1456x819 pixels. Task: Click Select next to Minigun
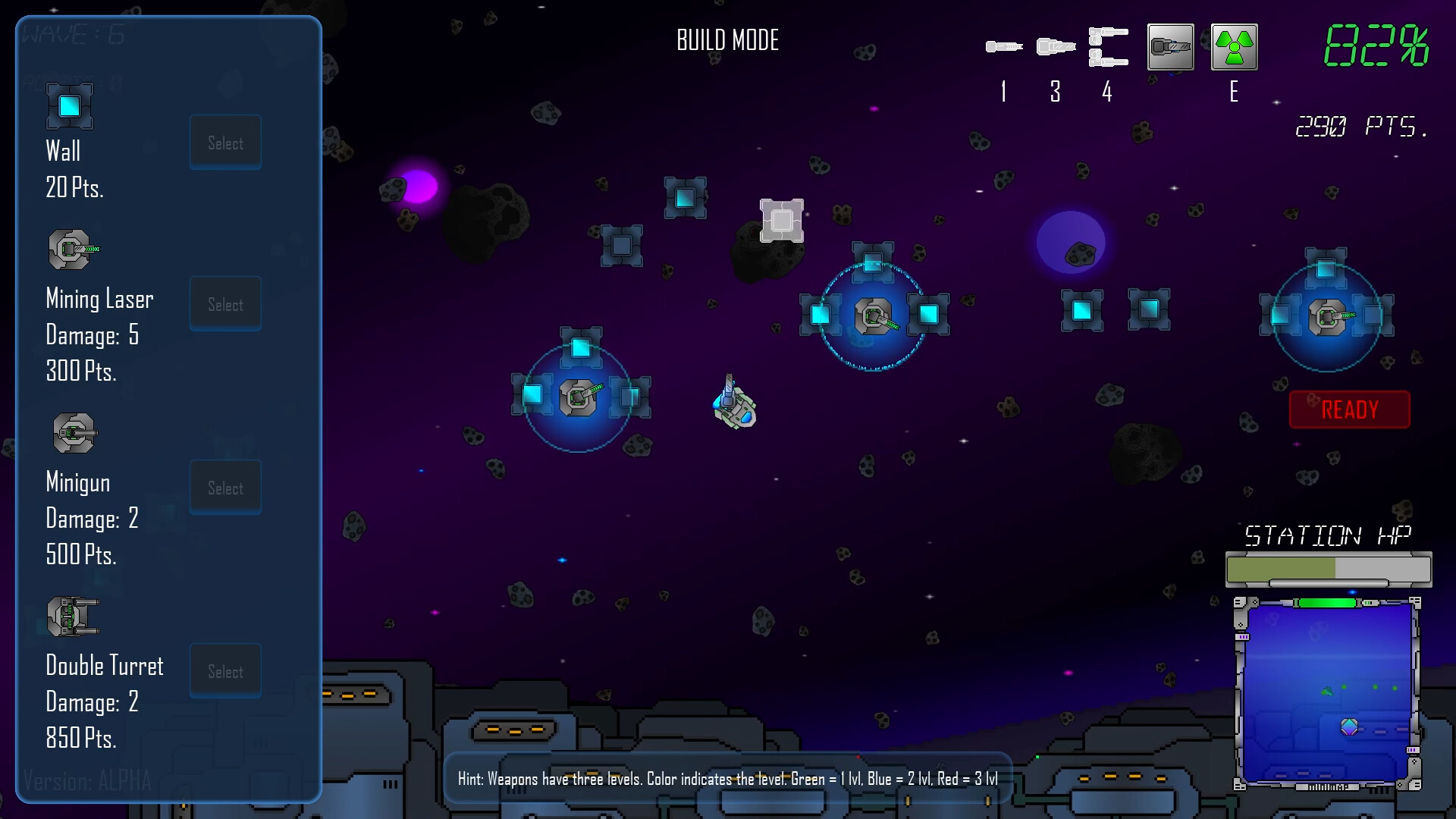pos(225,487)
